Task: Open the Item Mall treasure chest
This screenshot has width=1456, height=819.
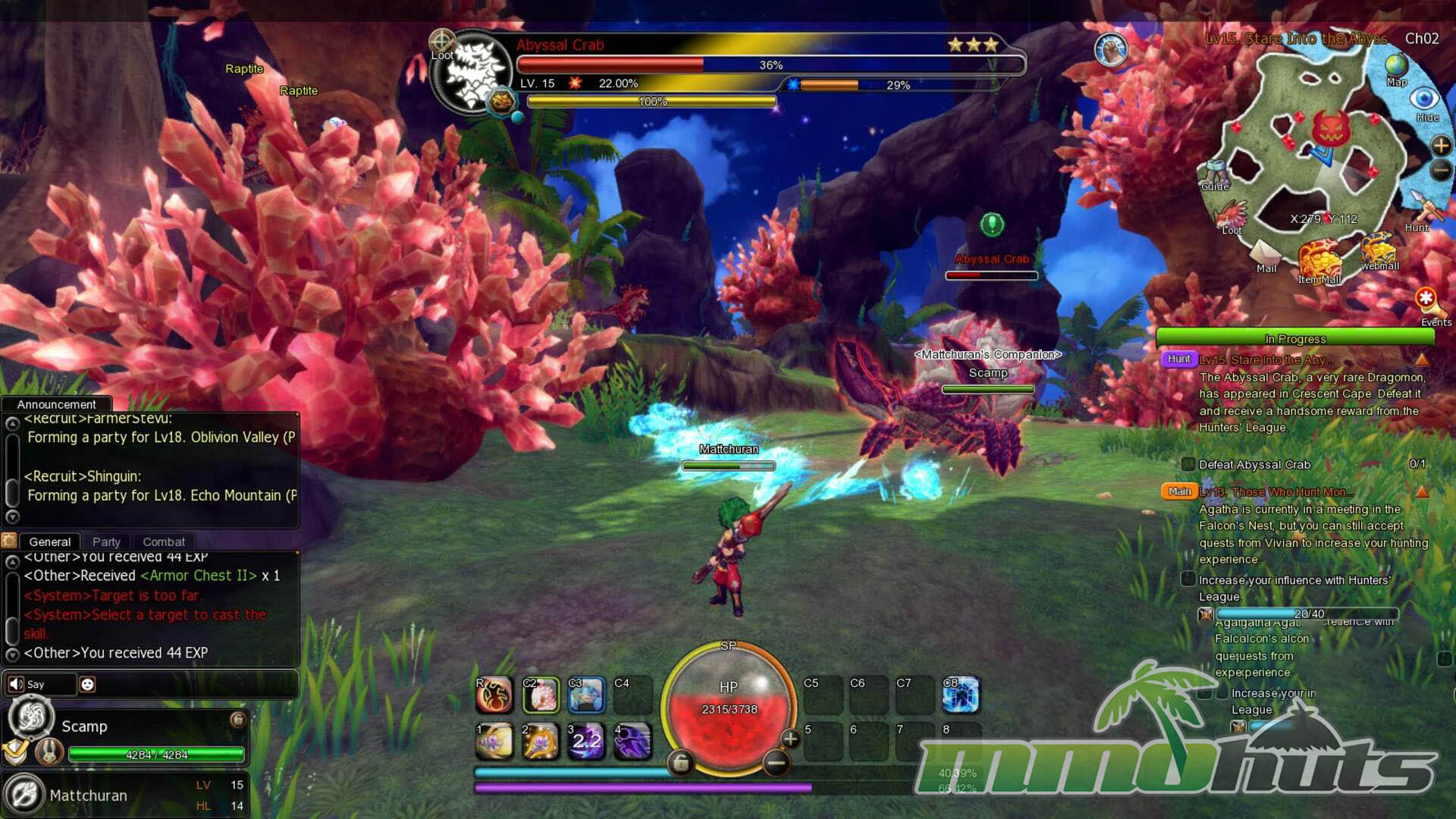Action: click(x=1319, y=260)
